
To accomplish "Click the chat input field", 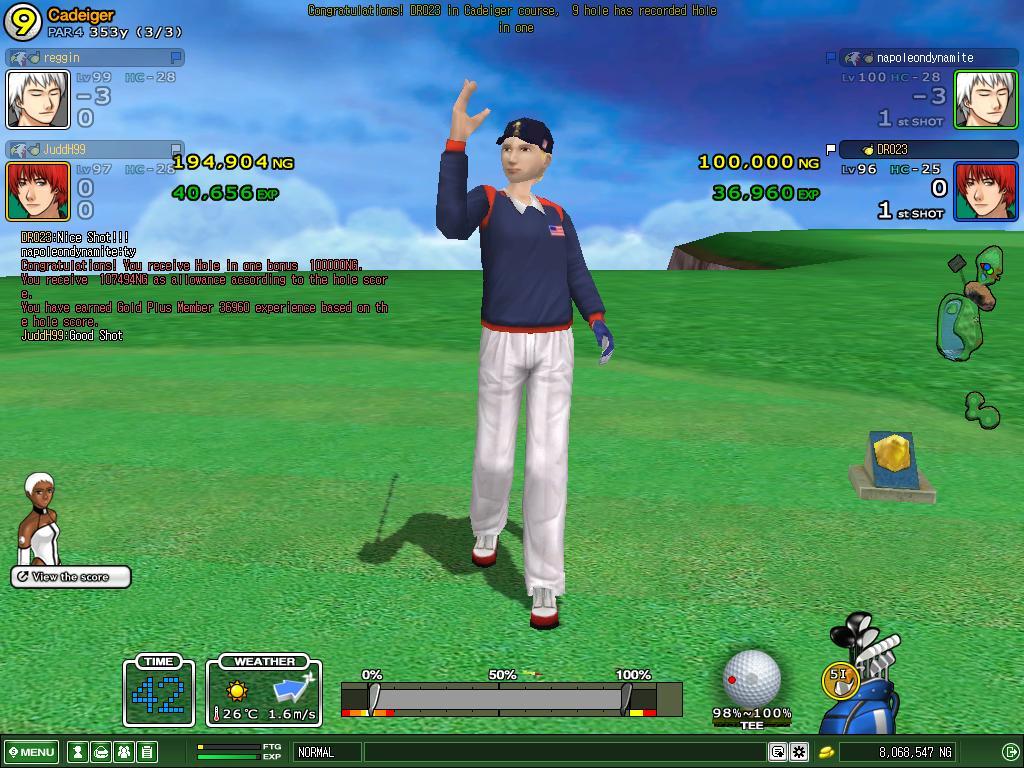I will pyautogui.click(x=565, y=752).
